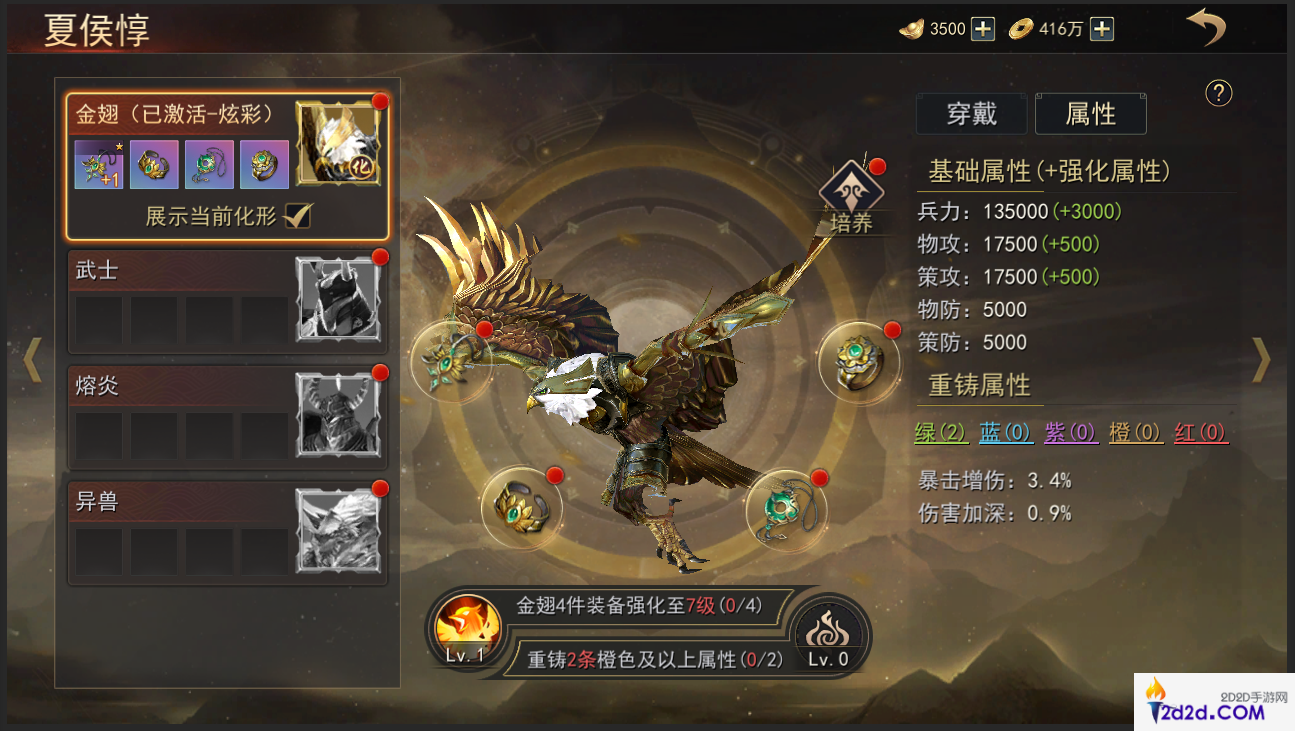Select the starred +1 gem equipment icon
Viewport: 1295px width, 731px height.
[x=97, y=164]
